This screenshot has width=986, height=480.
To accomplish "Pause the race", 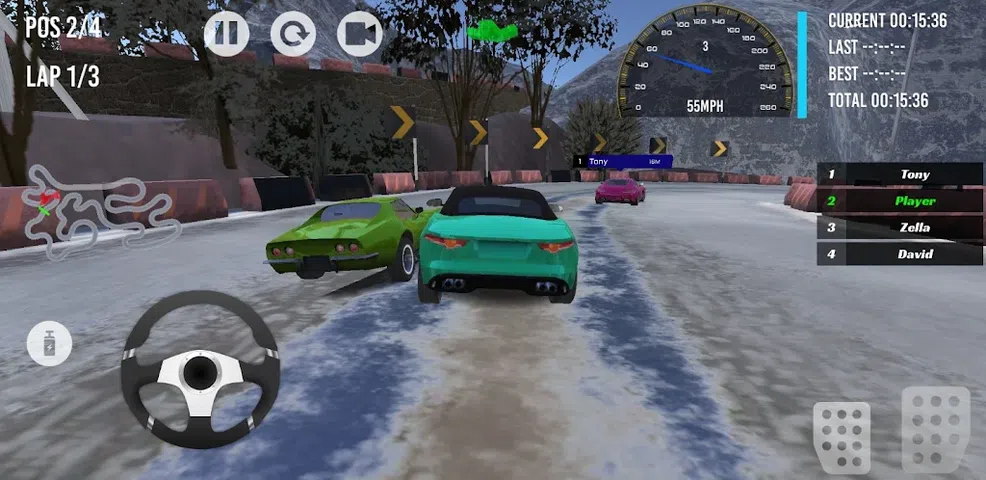I will (x=227, y=34).
